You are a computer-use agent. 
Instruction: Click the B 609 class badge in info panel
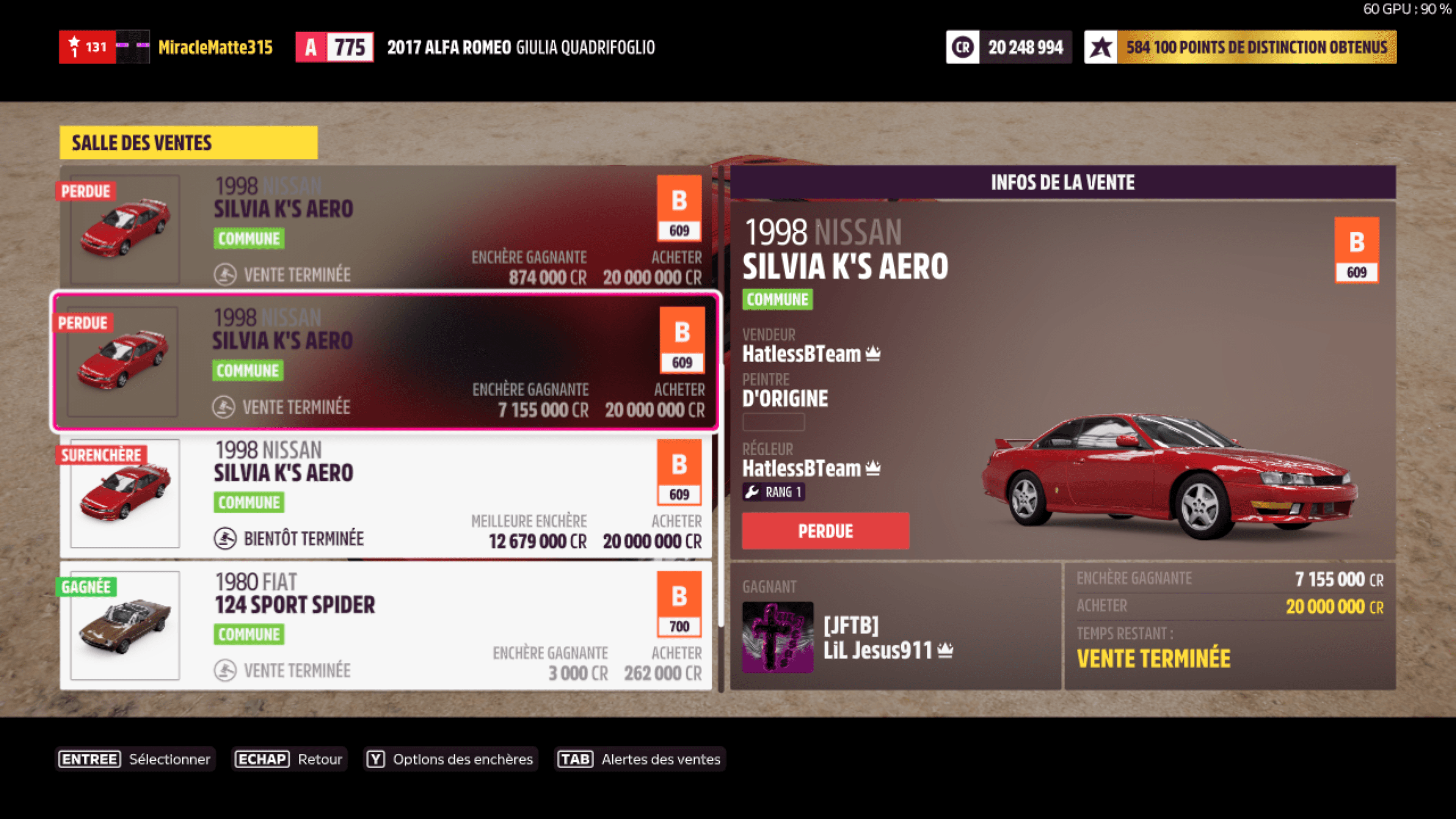(1357, 251)
